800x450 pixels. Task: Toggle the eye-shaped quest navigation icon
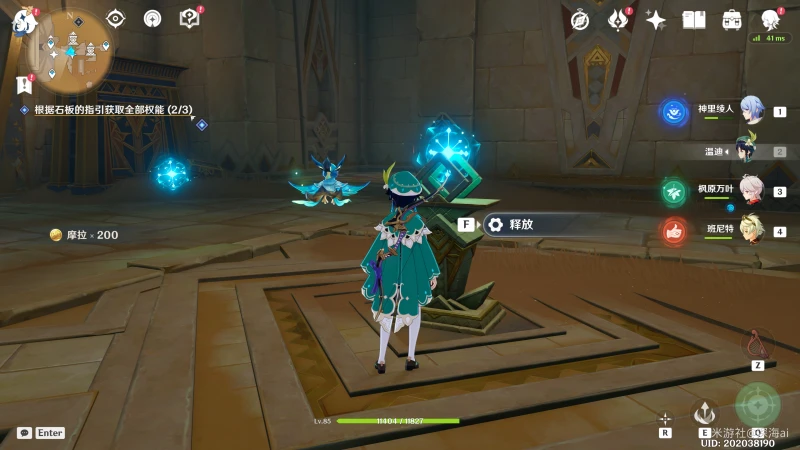[116, 18]
